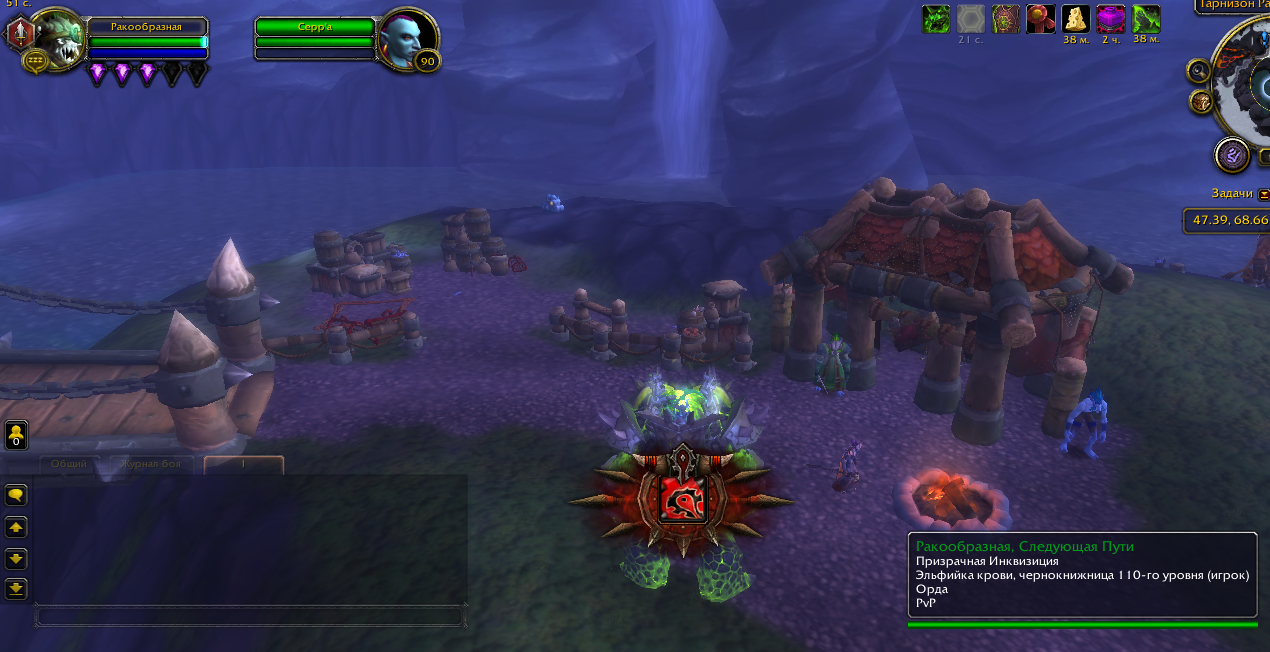Click the red rosette ribbon buff icon
1270x652 pixels.
(1041, 19)
